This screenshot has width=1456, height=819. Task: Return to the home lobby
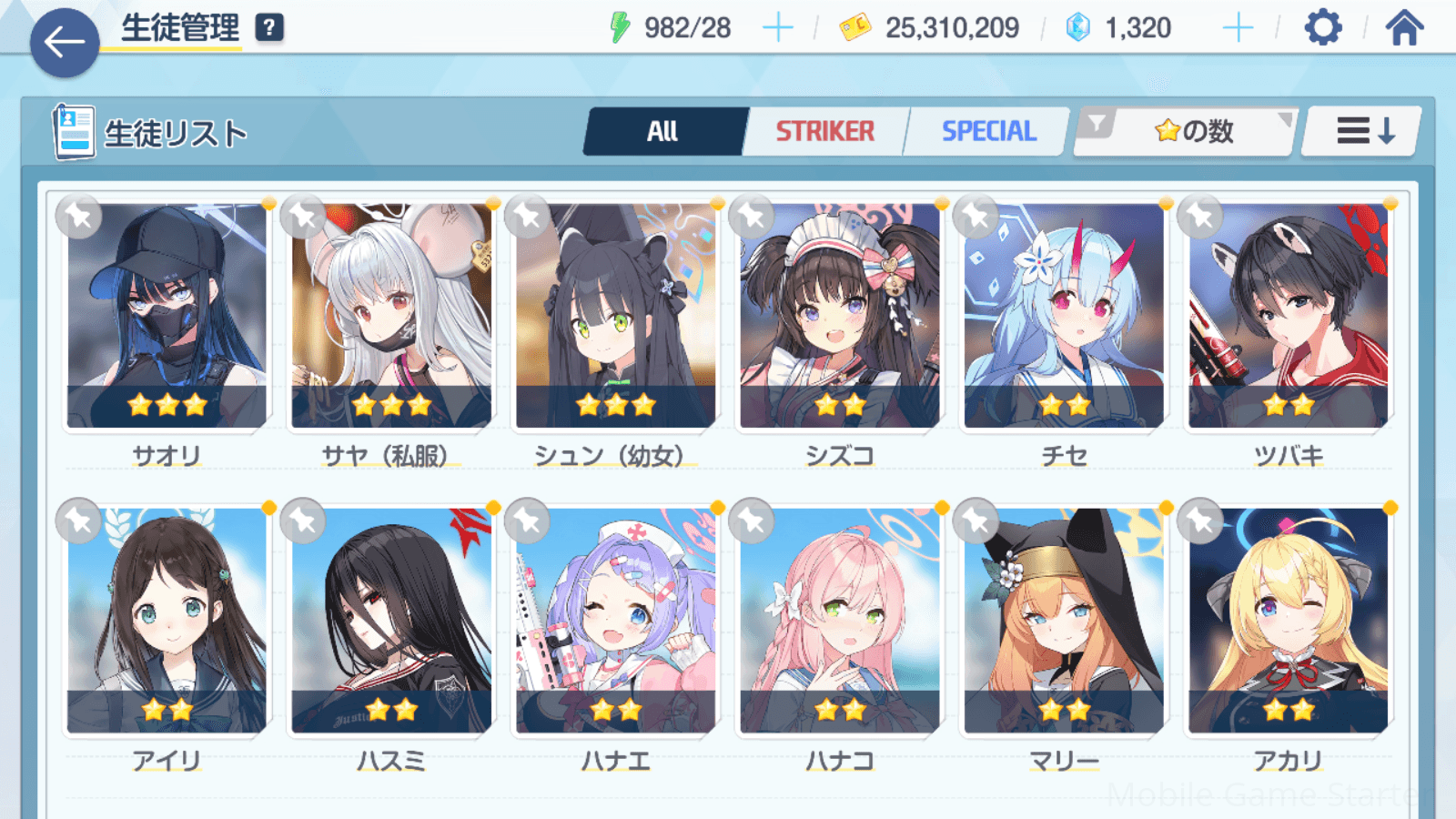click(1404, 28)
